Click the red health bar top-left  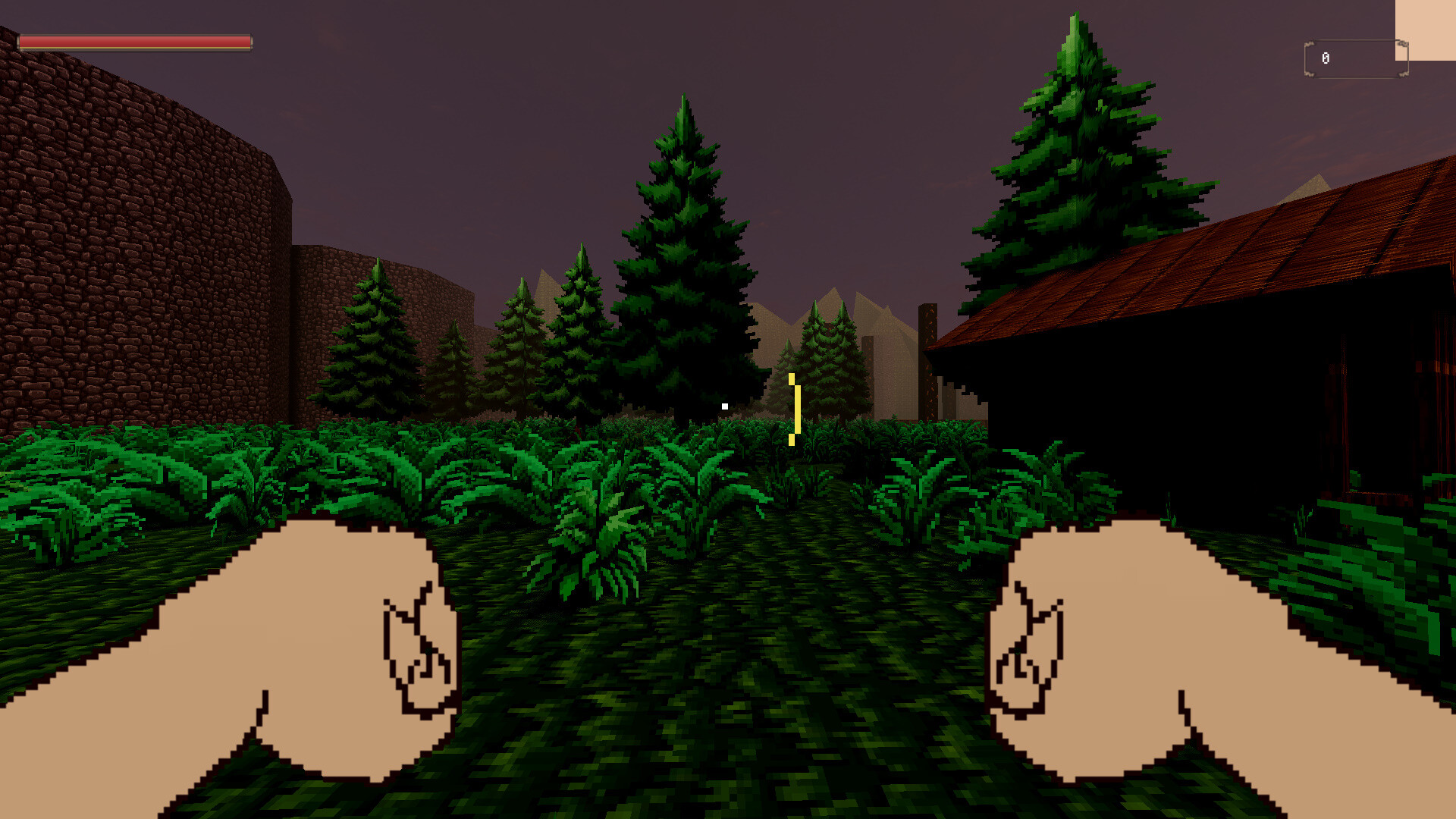point(136,42)
